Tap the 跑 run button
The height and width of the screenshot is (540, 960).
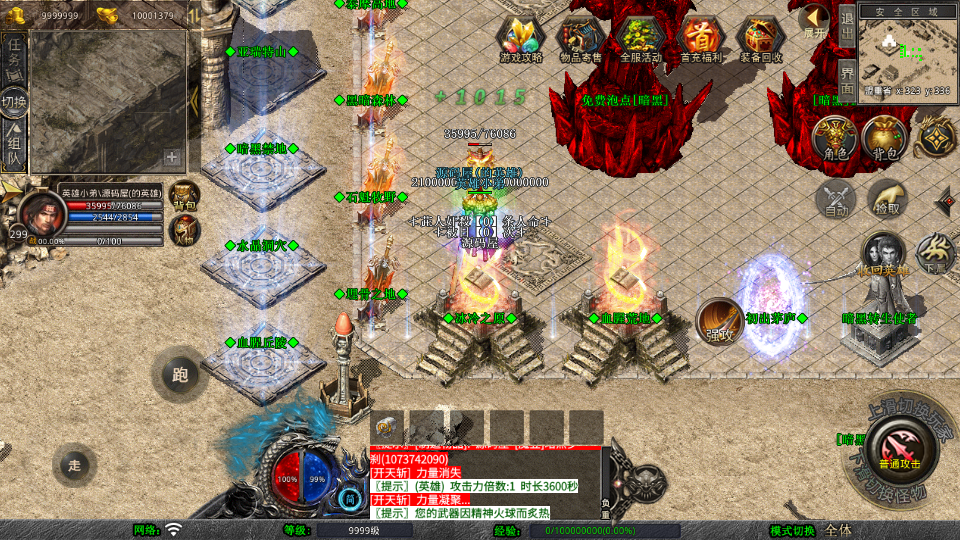click(x=180, y=376)
